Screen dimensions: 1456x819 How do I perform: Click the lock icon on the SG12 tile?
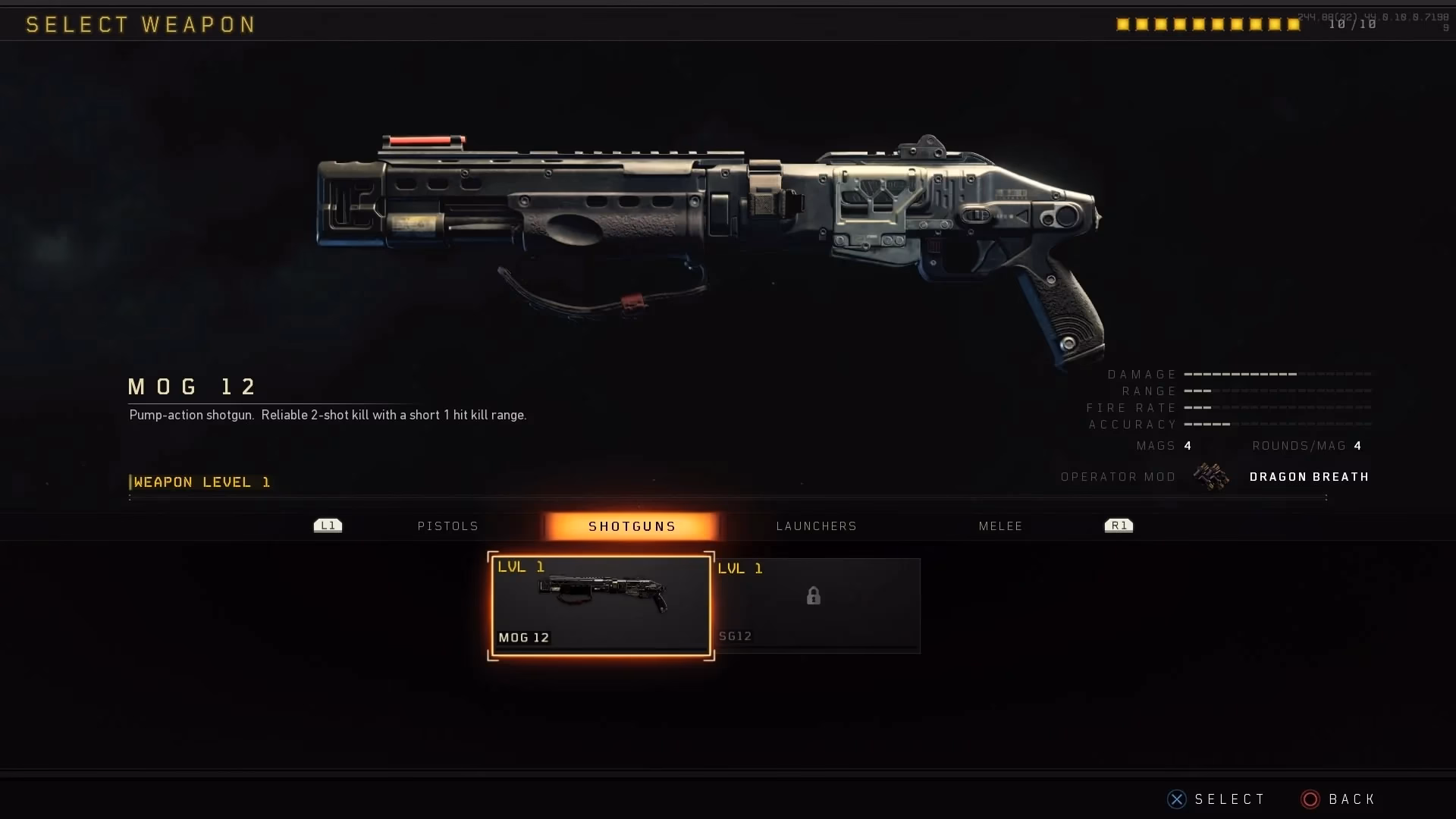coord(814,596)
